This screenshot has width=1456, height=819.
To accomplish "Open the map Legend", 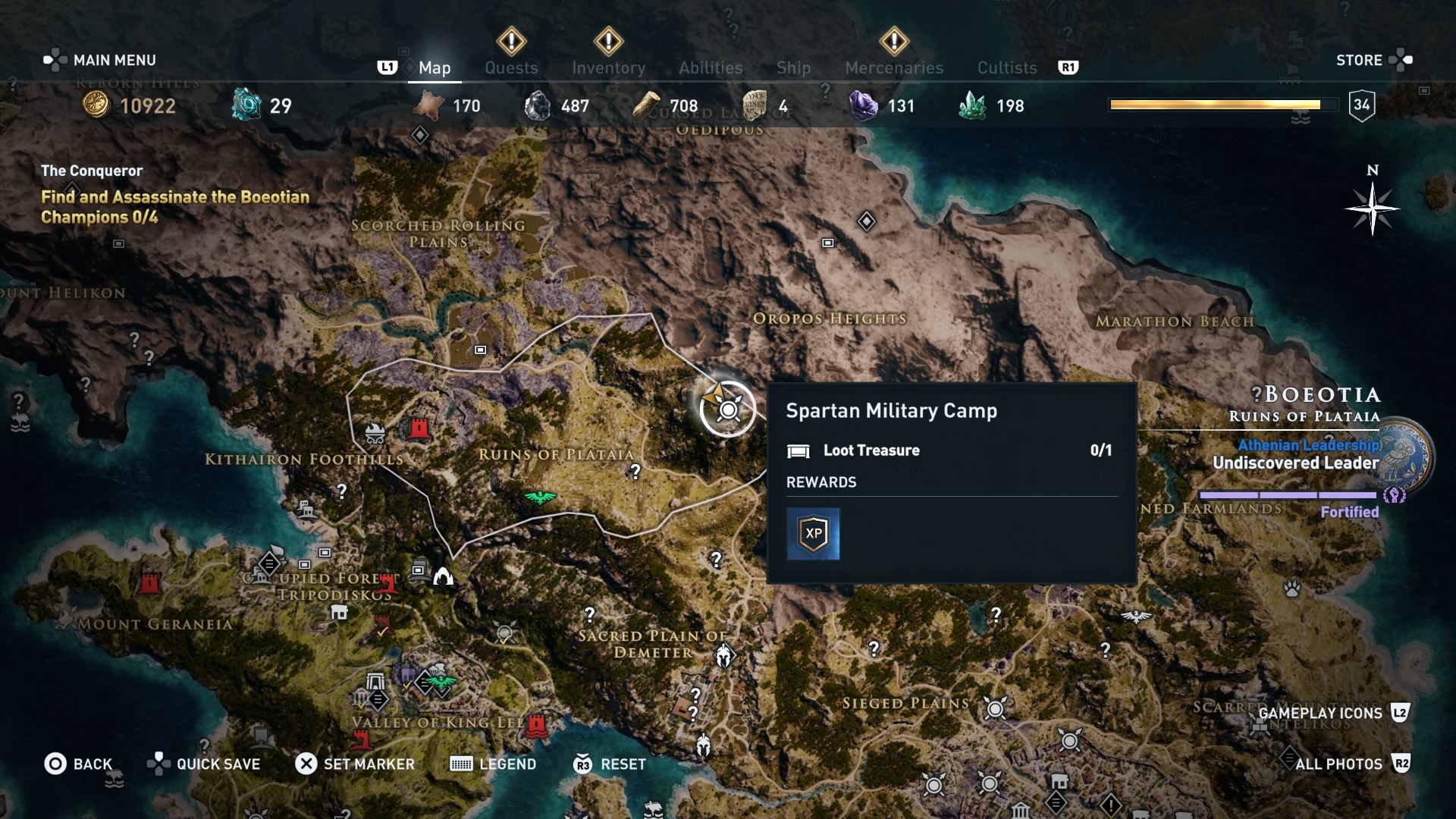I will pyautogui.click(x=494, y=764).
